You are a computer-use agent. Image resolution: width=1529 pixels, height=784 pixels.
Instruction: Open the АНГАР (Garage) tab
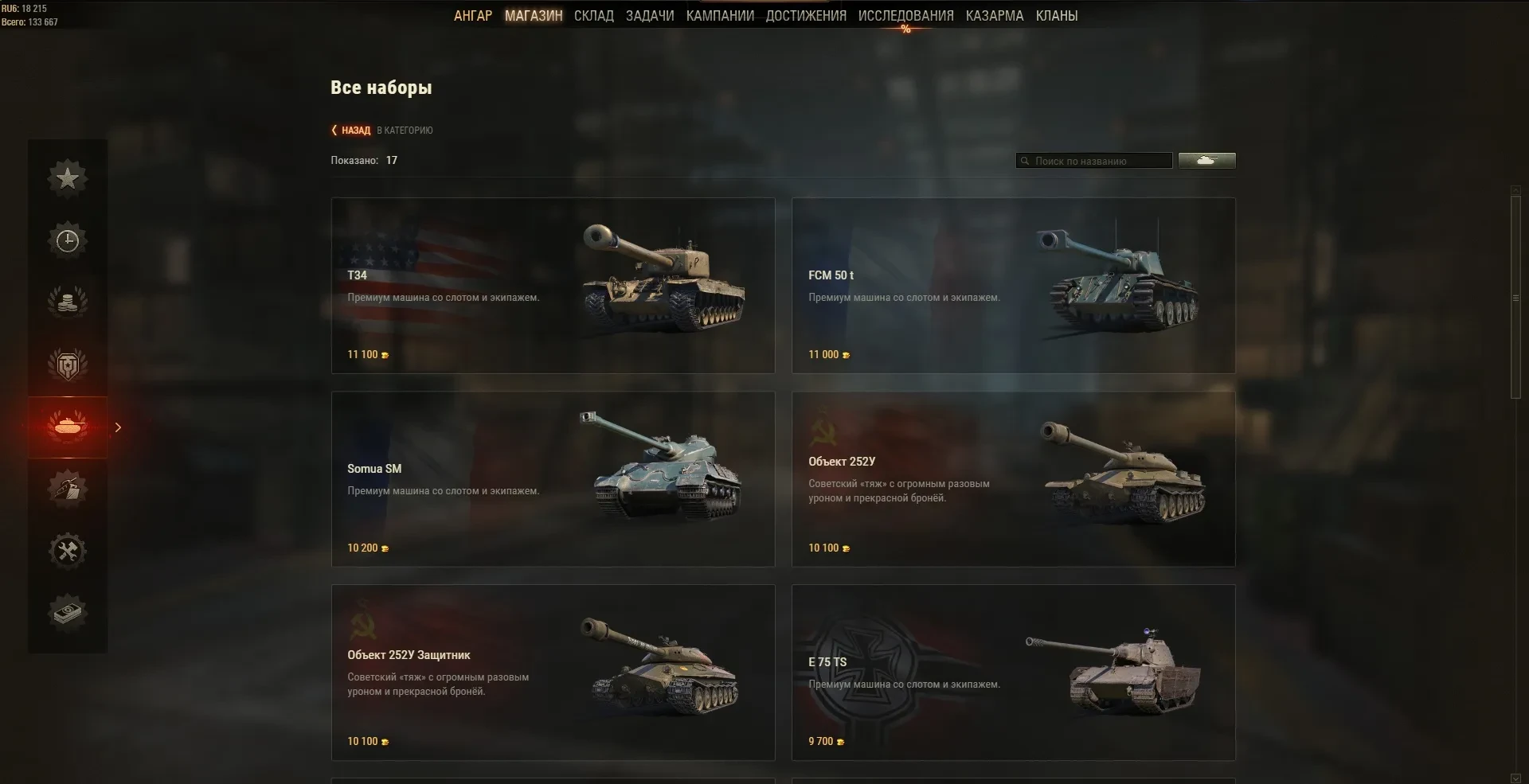tap(472, 16)
